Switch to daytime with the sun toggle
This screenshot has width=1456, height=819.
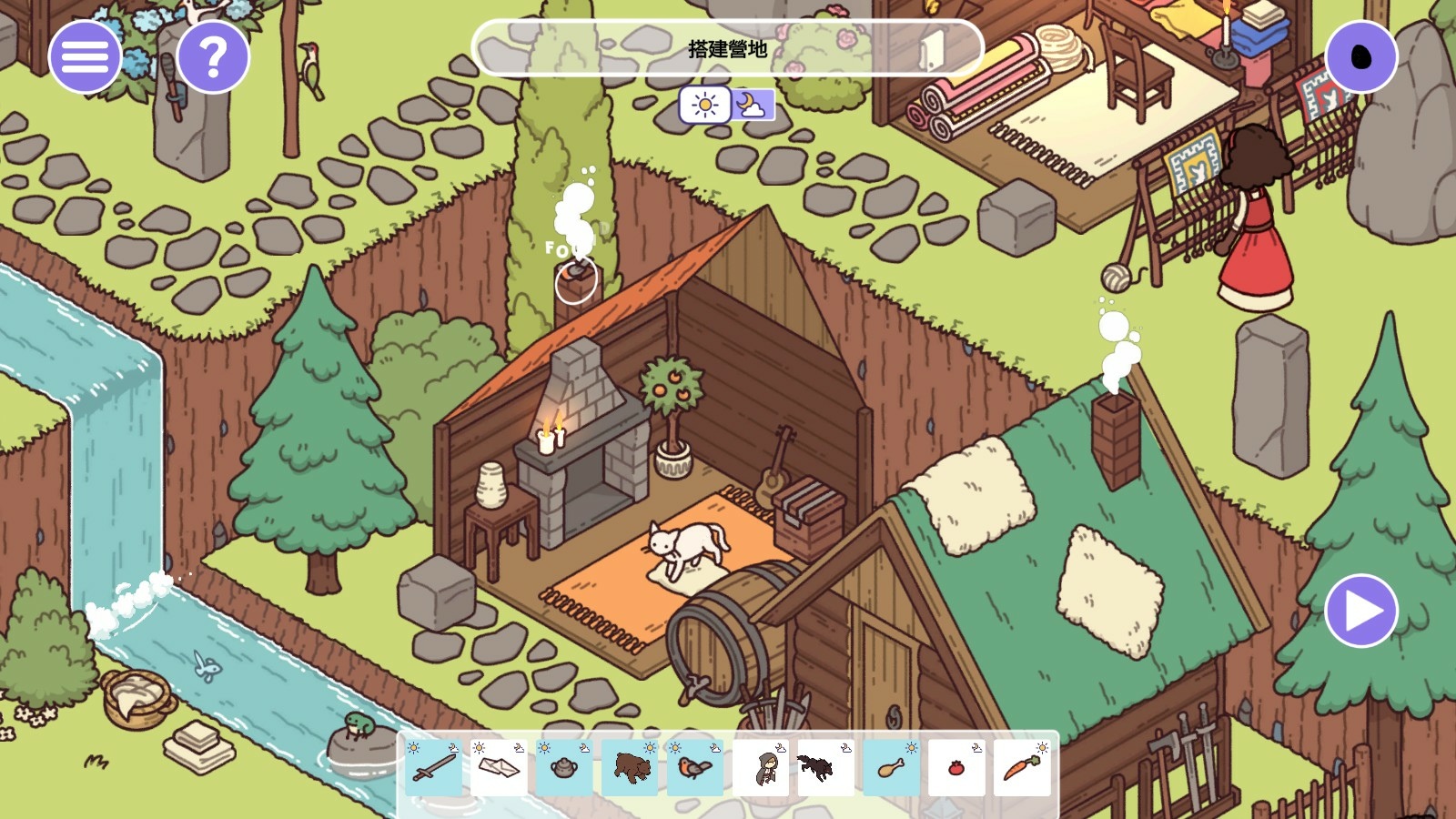704,105
